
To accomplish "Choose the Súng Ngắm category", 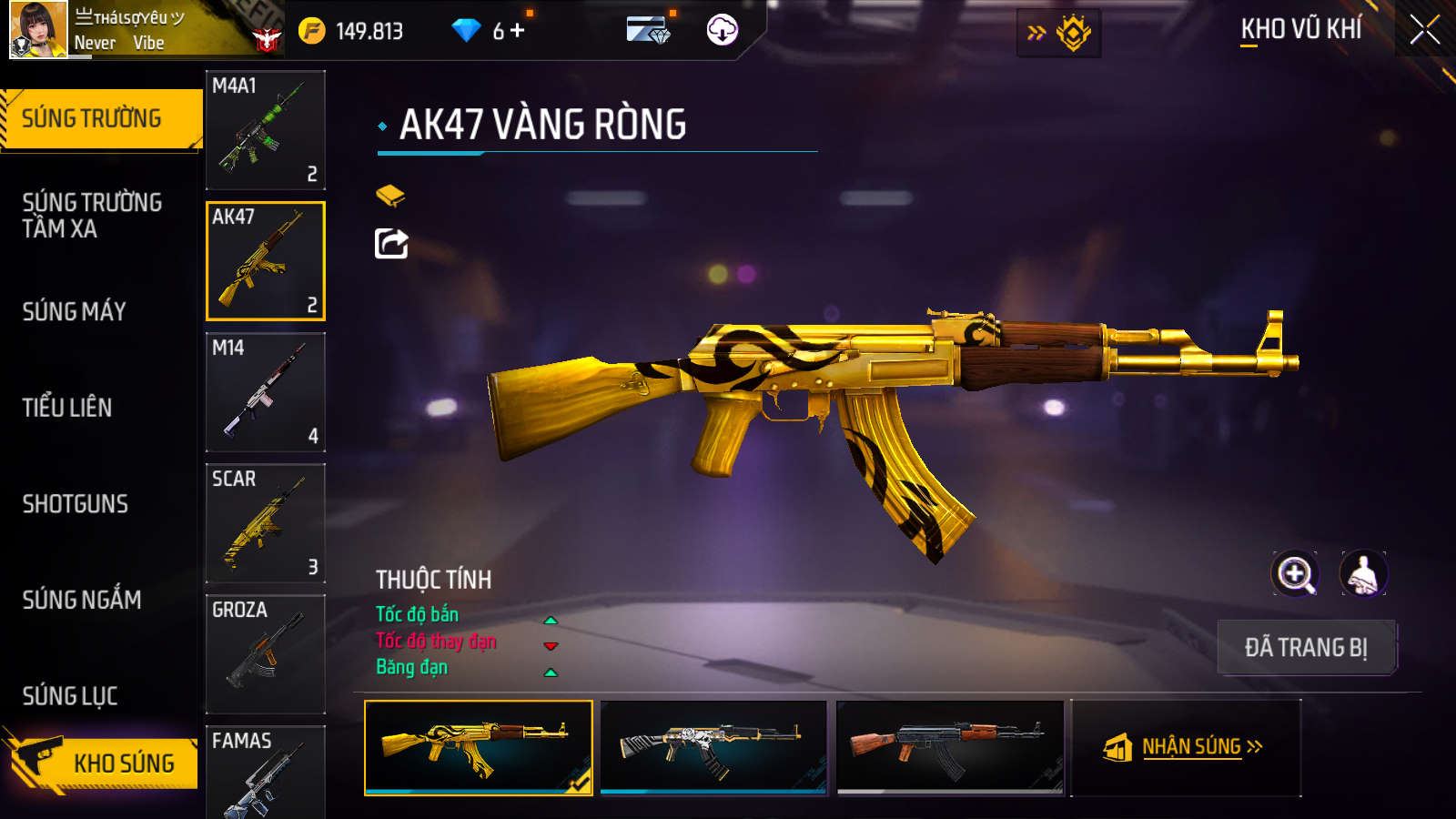I will tap(82, 600).
